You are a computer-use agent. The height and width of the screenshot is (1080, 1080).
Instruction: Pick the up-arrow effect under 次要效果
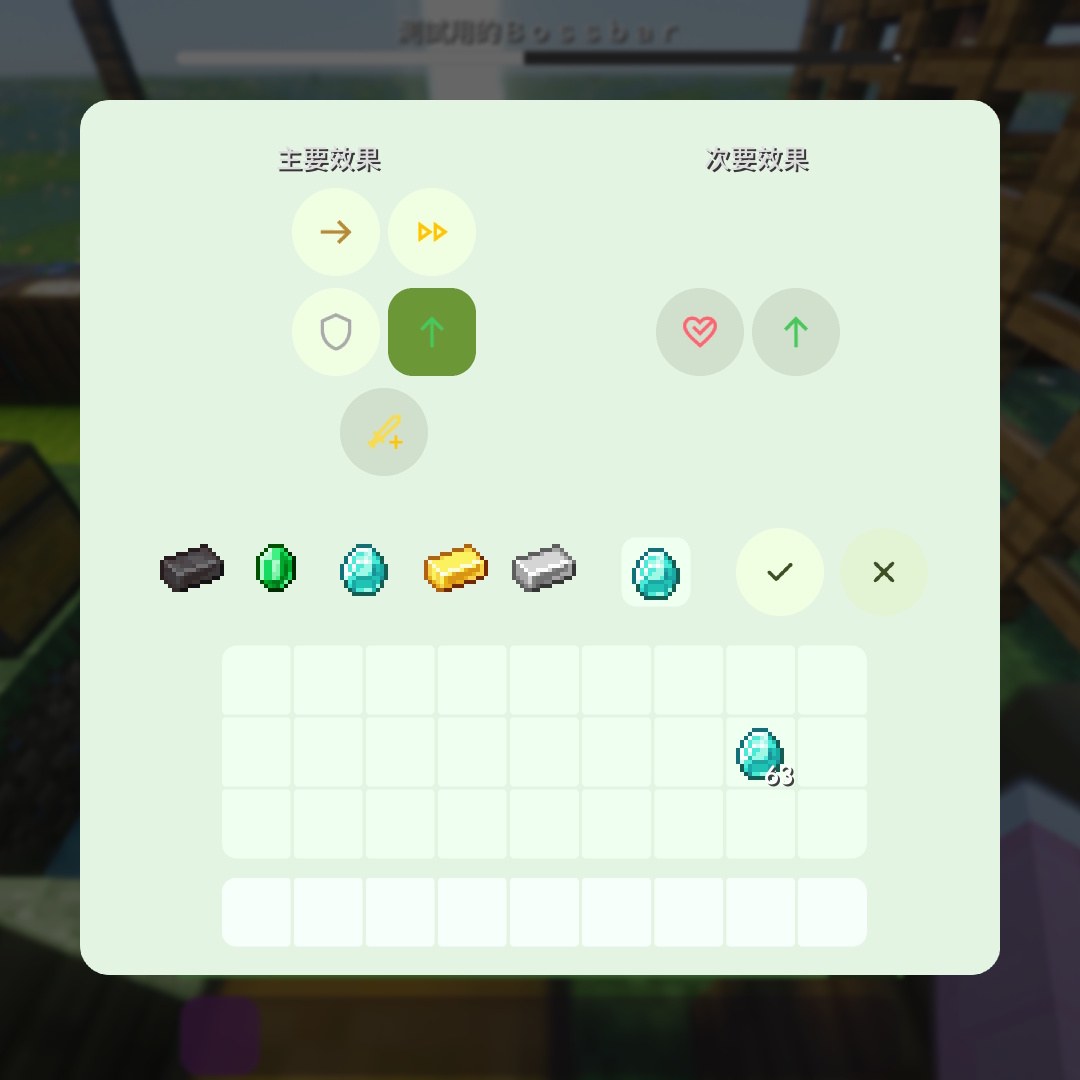point(796,332)
